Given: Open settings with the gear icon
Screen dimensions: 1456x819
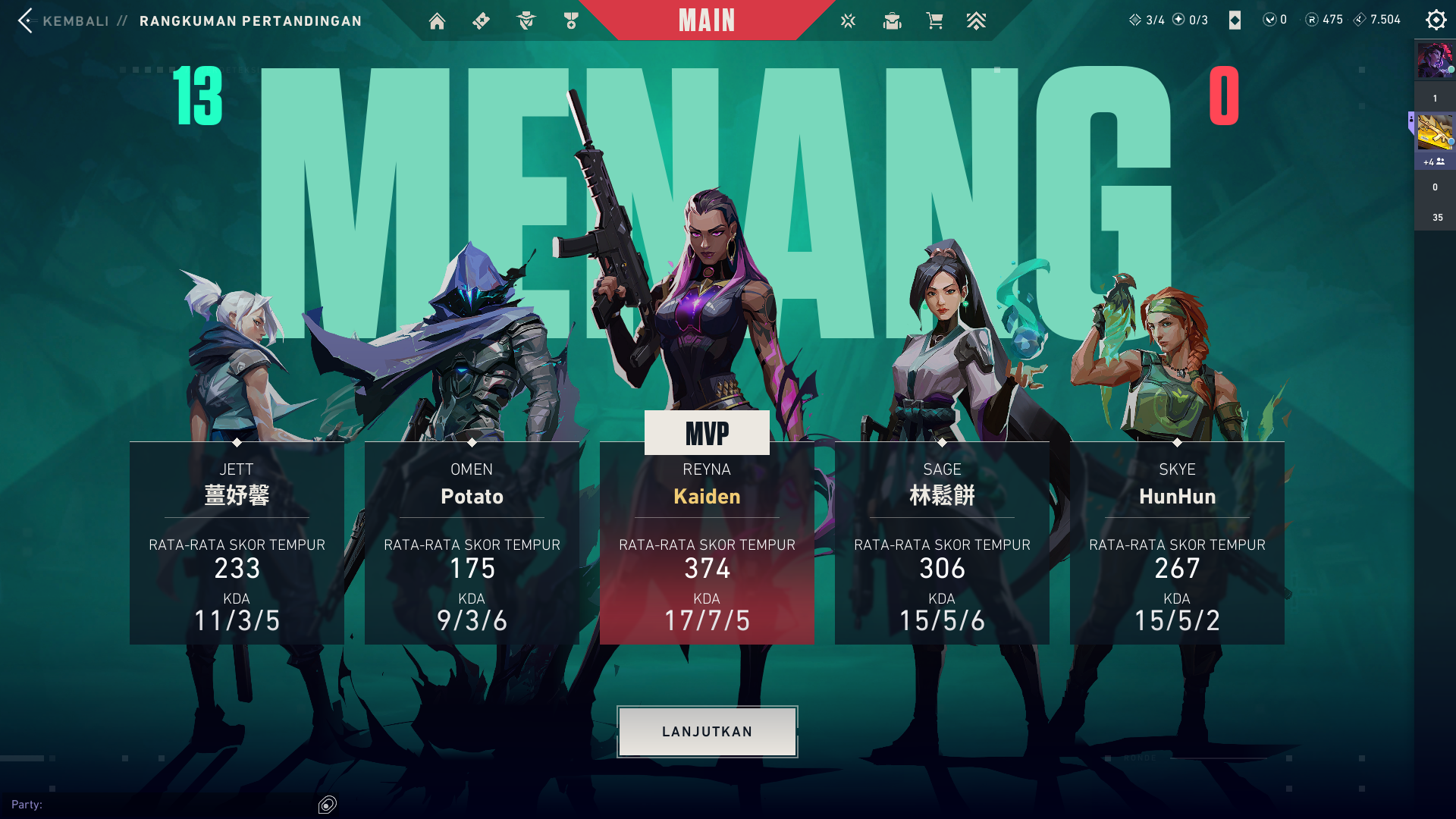Looking at the screenshot, I should (x=1436, y=20).
